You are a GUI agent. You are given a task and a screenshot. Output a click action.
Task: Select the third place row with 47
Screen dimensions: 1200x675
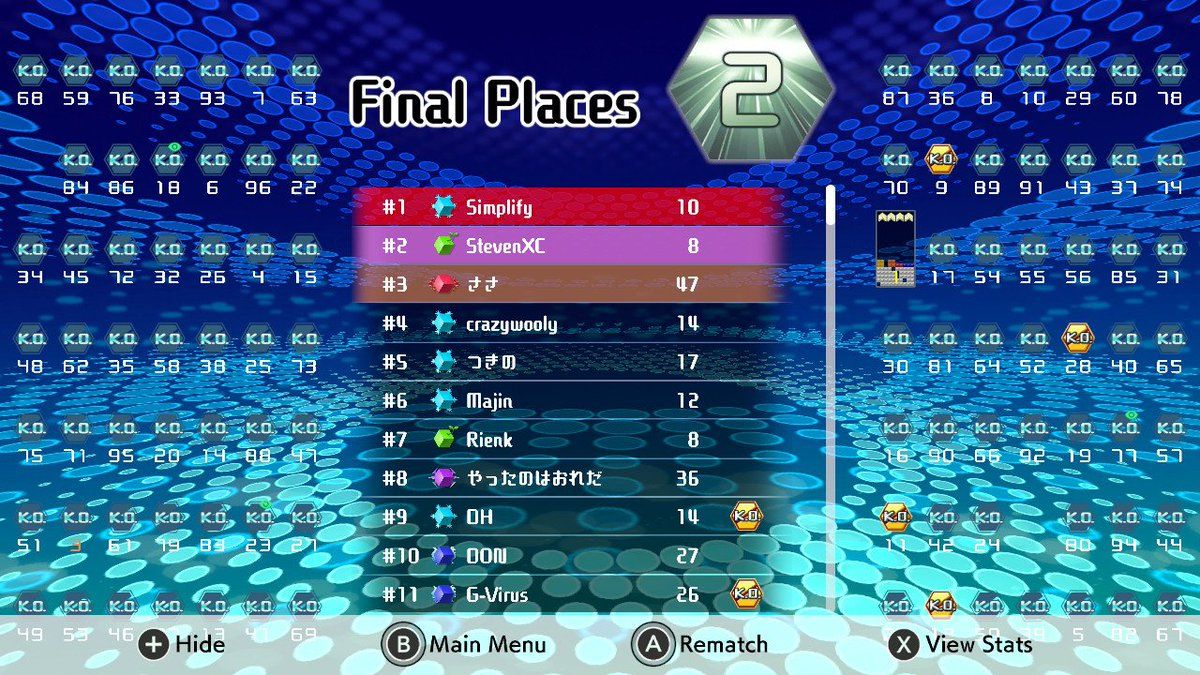pyautogui.click(x=570, y=285)
